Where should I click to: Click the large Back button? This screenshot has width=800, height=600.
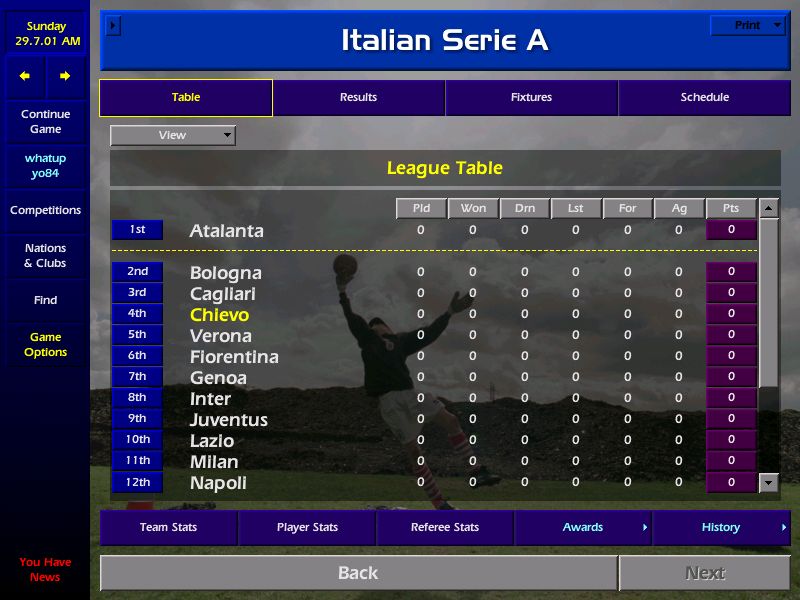coord(358,573)
